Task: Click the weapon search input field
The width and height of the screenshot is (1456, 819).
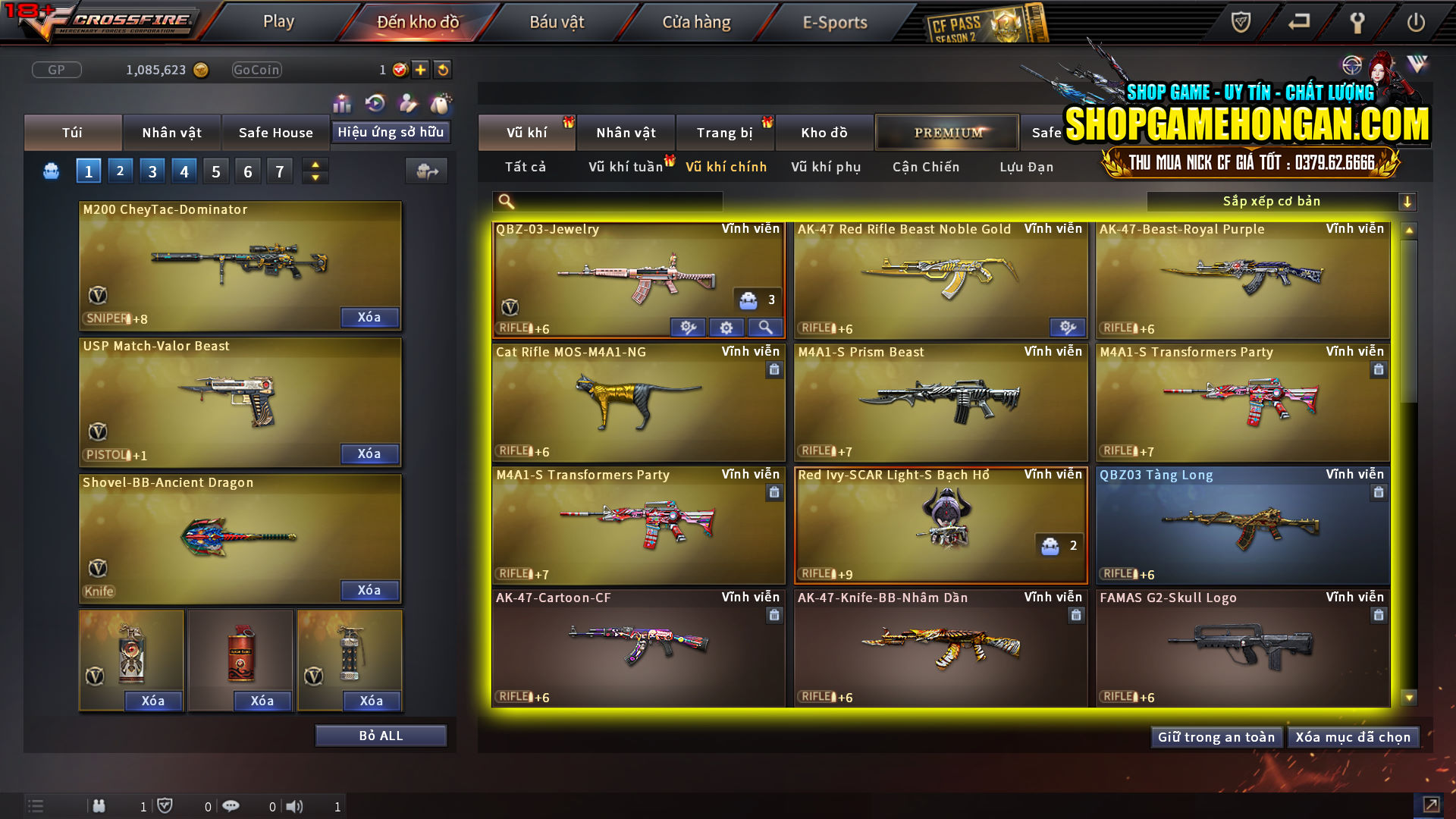Action: point(607,201)
